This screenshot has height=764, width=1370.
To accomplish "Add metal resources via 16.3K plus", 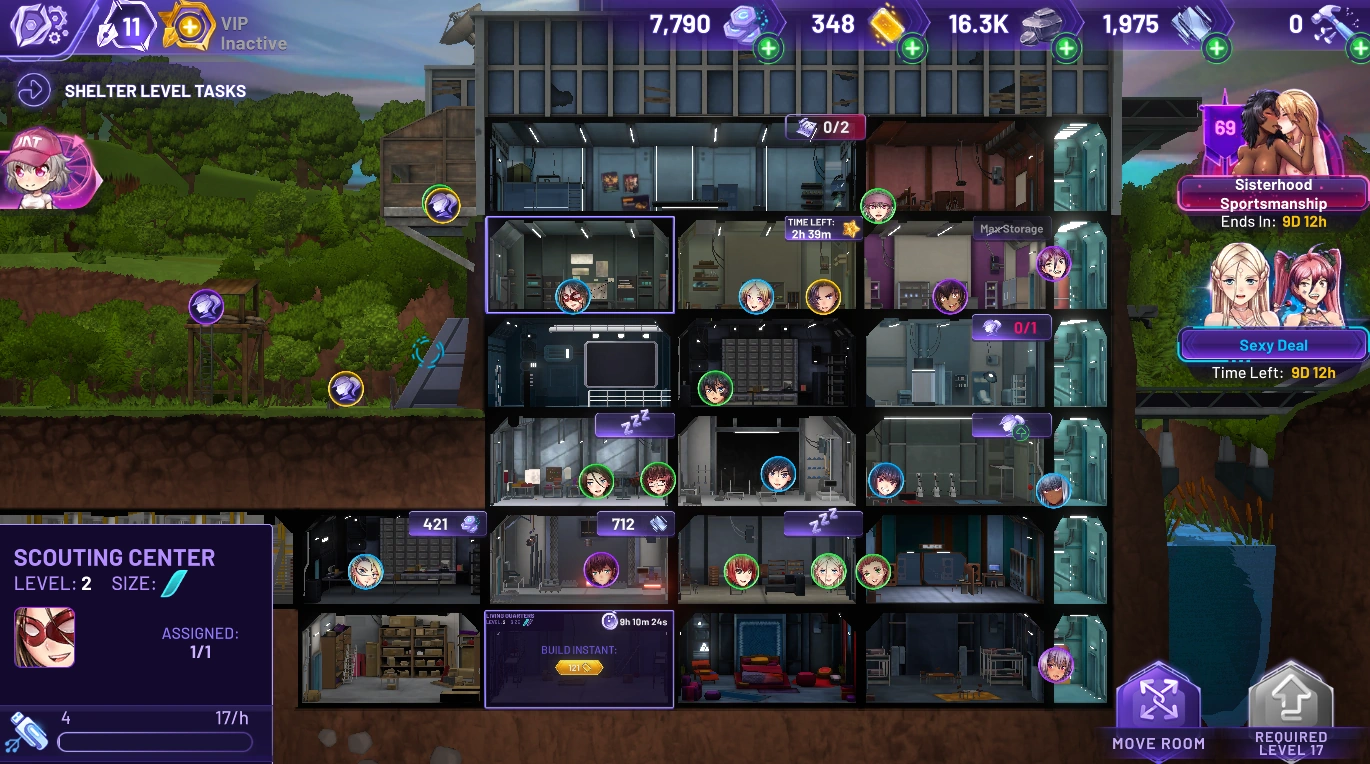I will 1066,47.
